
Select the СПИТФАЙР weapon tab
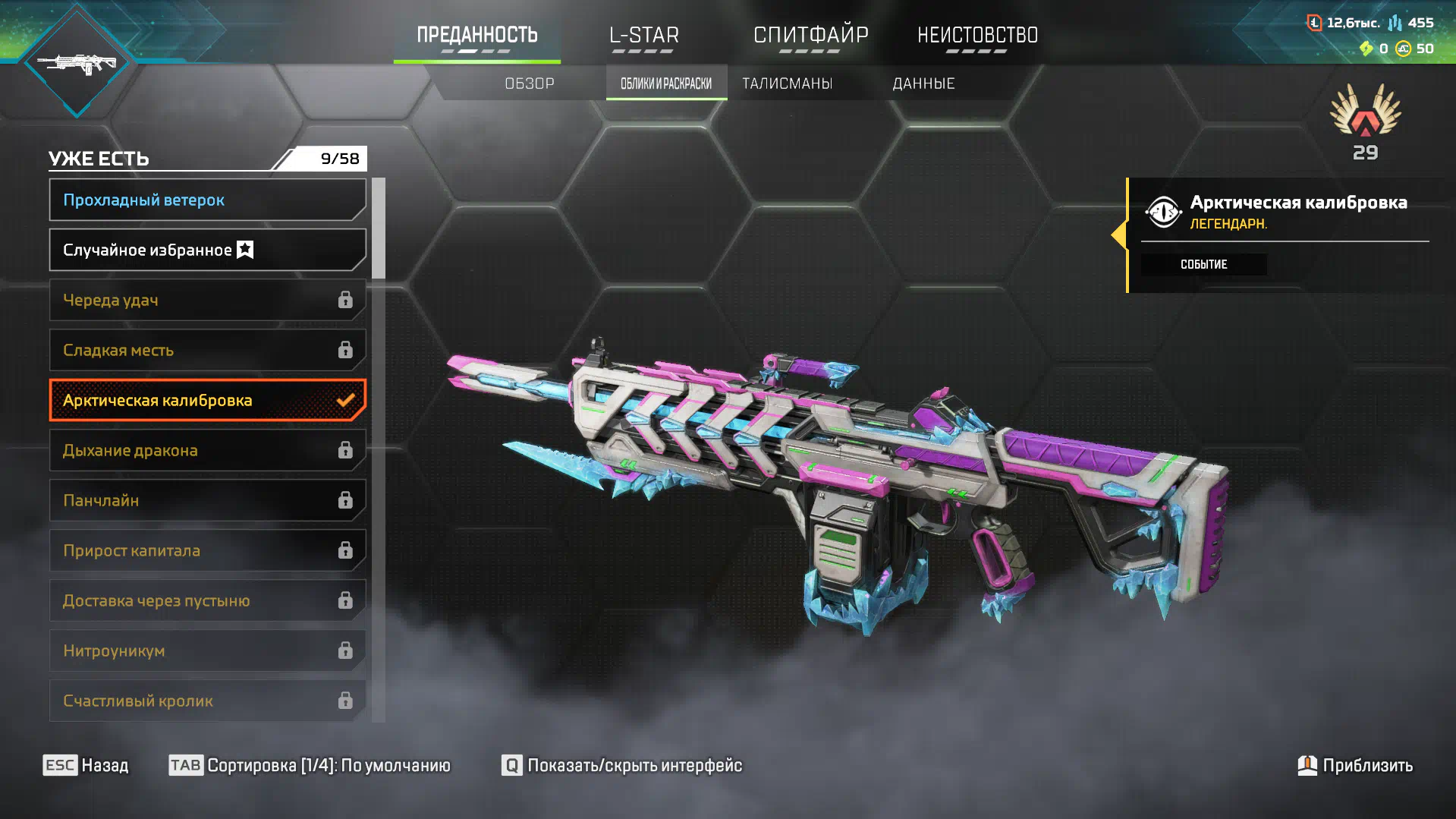810,36
